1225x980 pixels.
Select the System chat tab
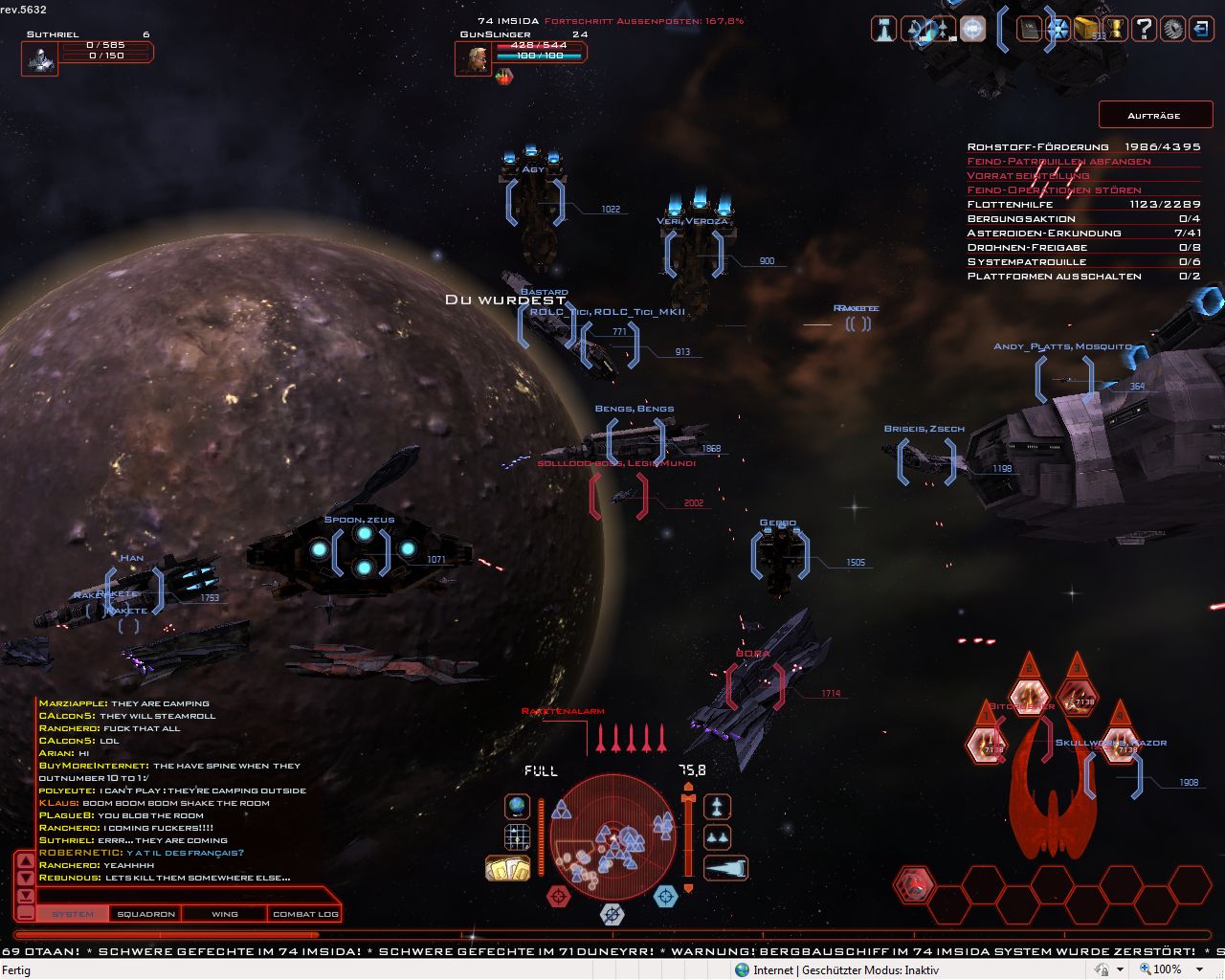tap(73, 914)
